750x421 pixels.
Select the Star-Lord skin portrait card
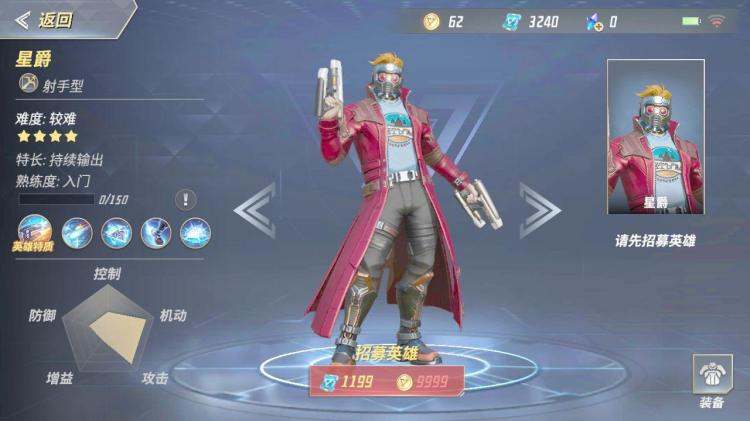click(655, 136)
